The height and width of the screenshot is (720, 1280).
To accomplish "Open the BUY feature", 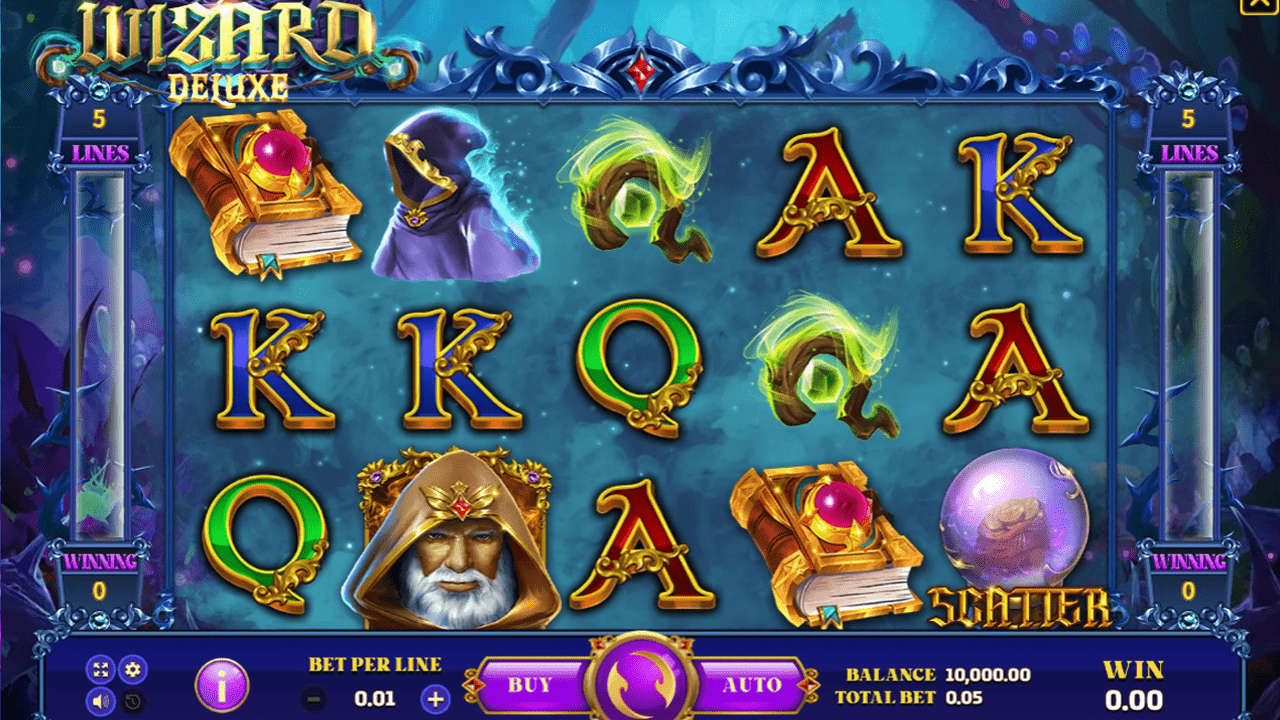I will click(530, 685).
